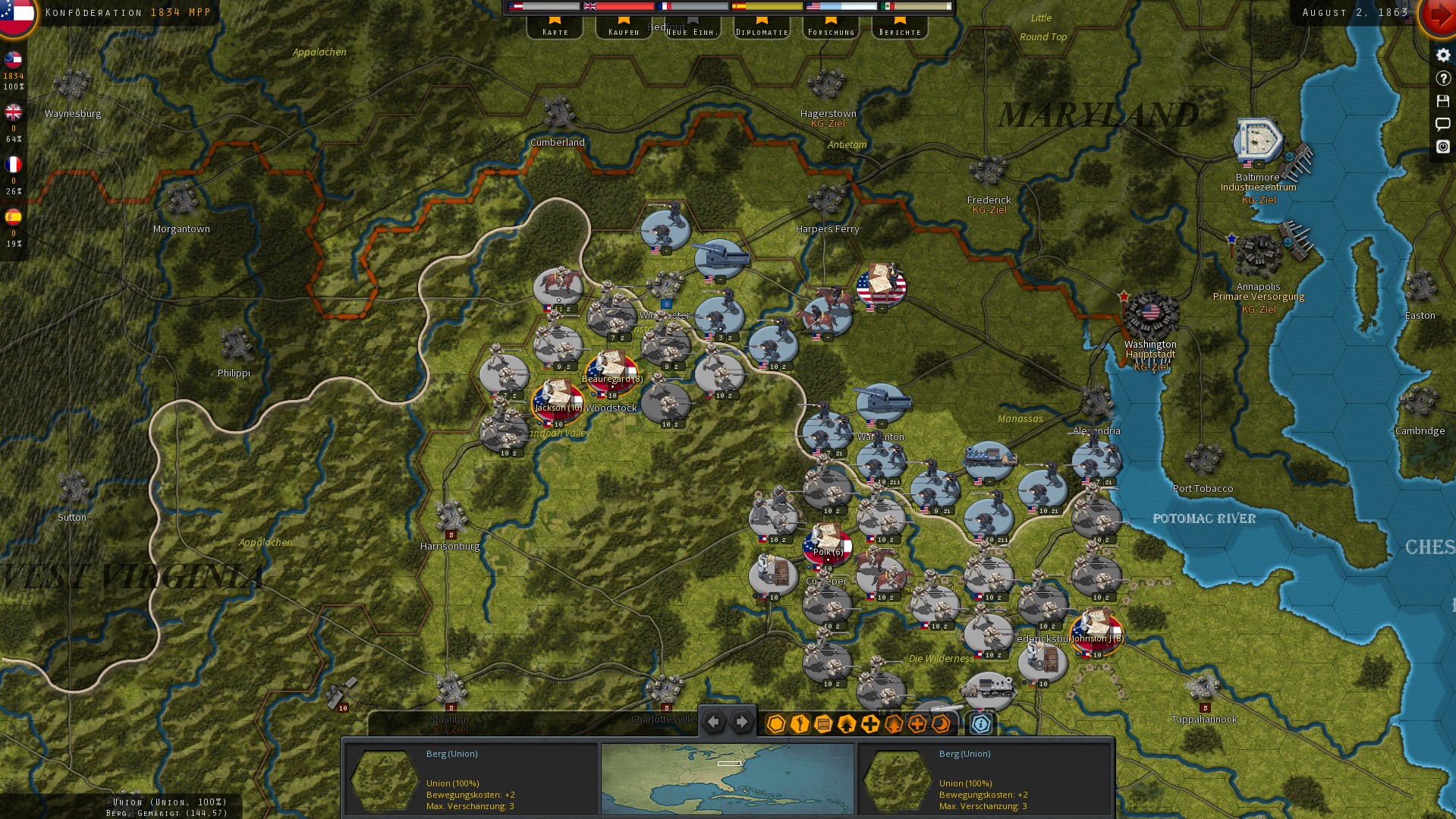Toggle the orange plus reinforcement icon

point(917,724)
